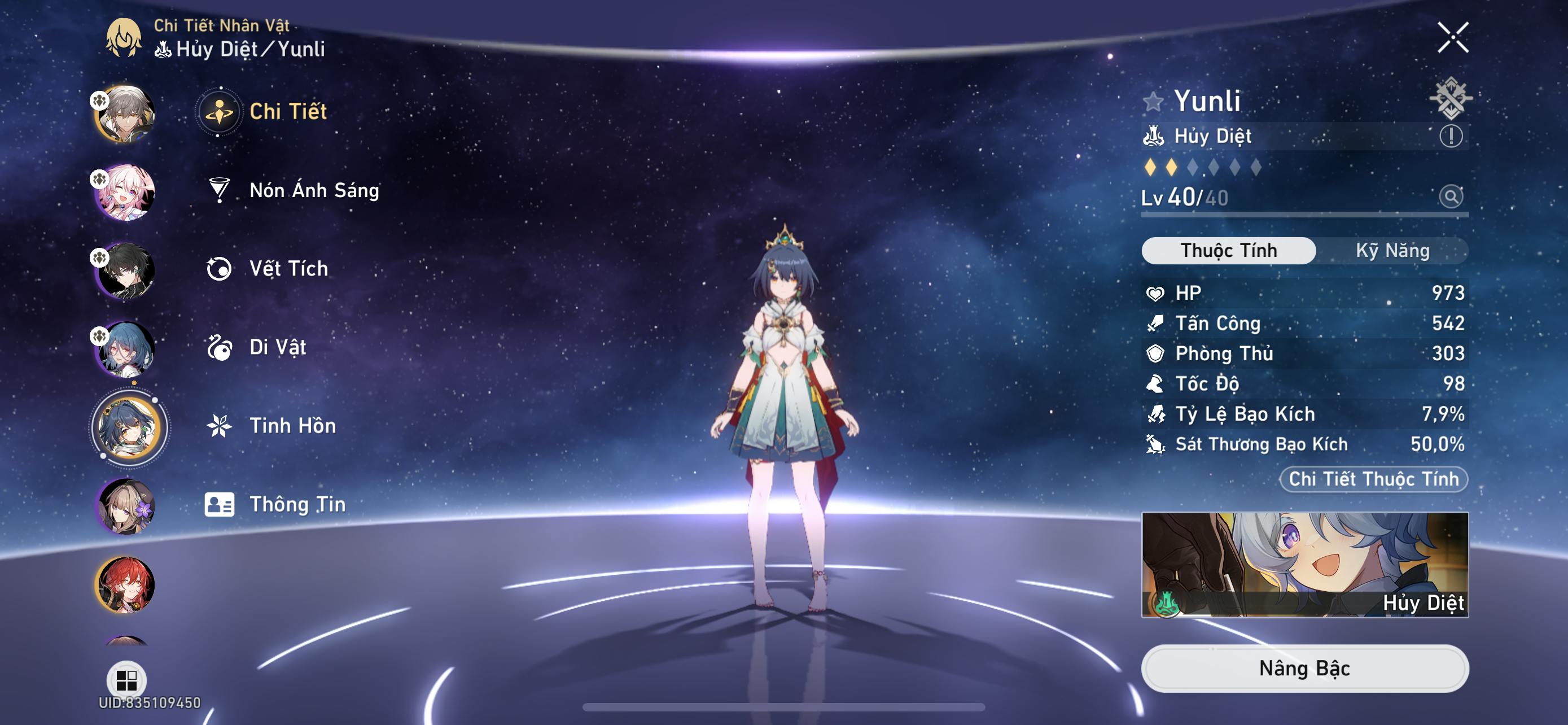Switch to the Kỹ Năng tab
This screenshot has height=725, width=1568.
click(x=1391, y=251)
